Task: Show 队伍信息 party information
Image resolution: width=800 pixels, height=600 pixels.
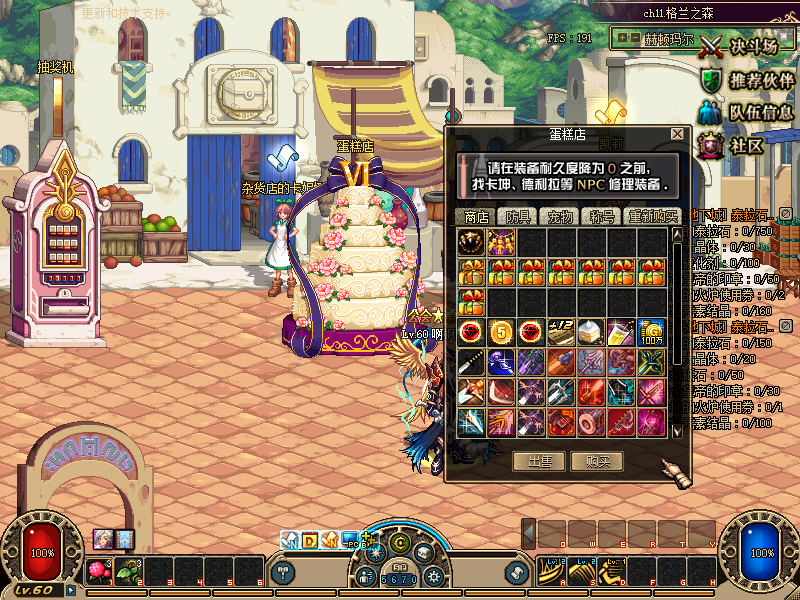Action: click(741, 112)
